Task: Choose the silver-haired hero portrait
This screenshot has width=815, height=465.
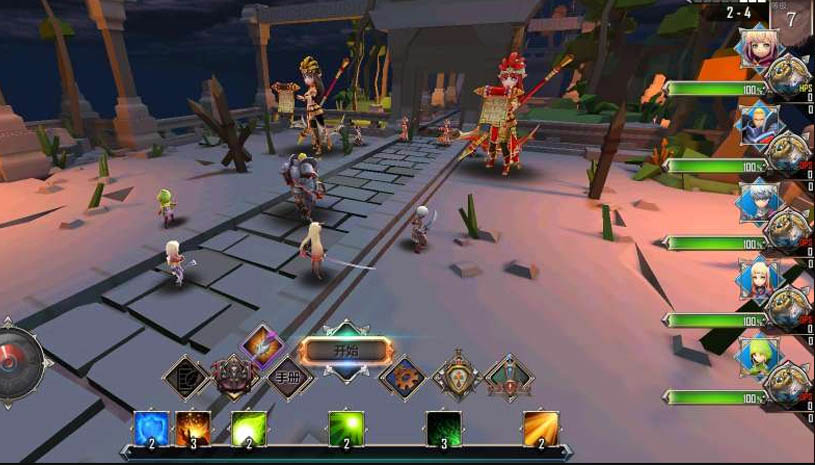Action: (757, 201)
